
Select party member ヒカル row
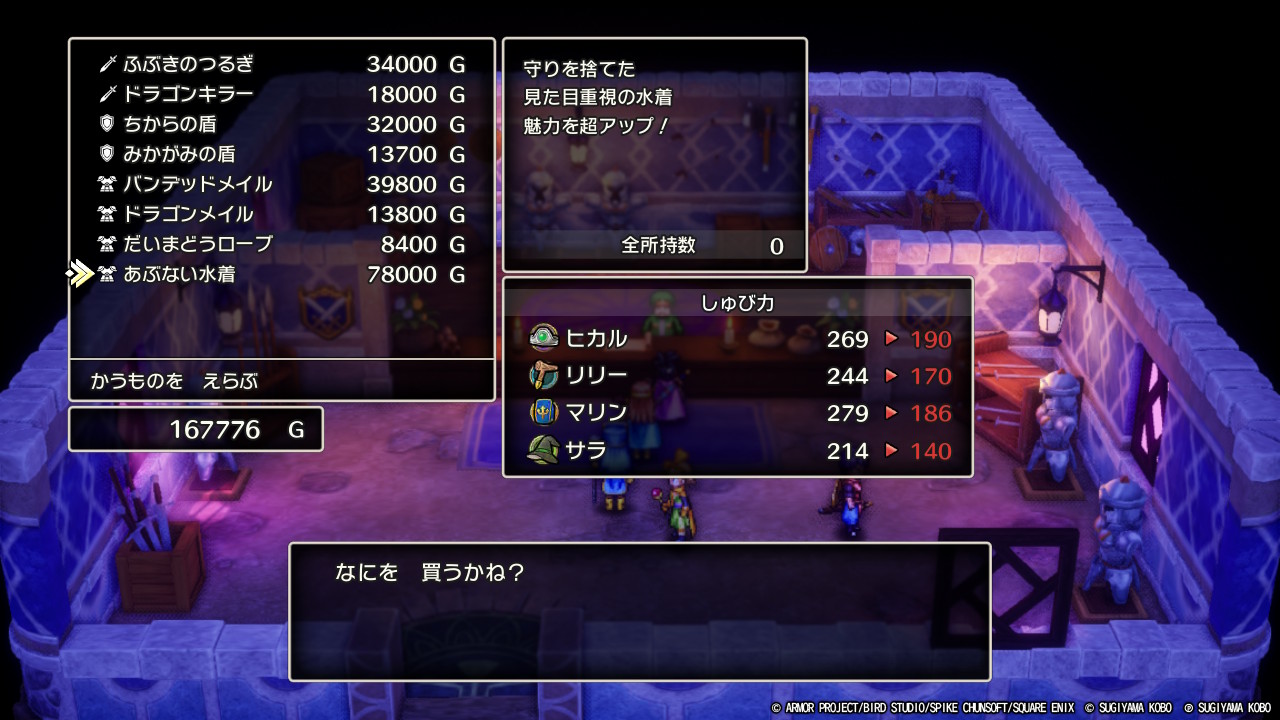(738, 339)
